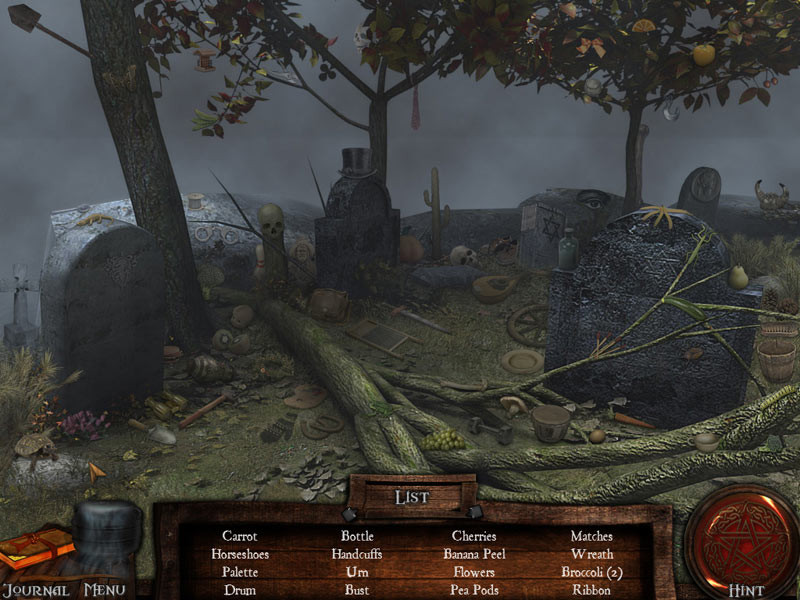Click the List header plaque
The image size is (800, 600).
click(x=412, y=497)
